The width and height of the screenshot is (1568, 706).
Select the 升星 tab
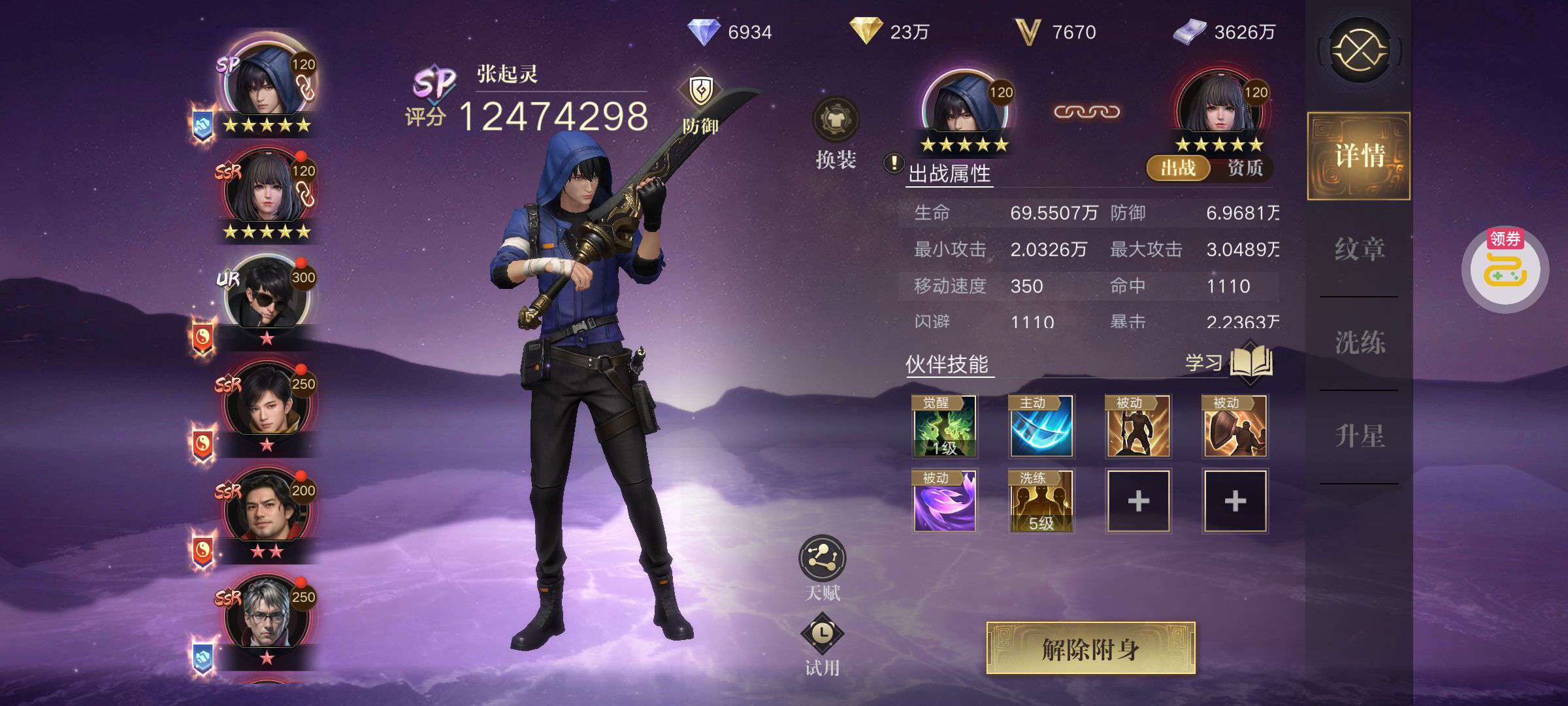1359,436
